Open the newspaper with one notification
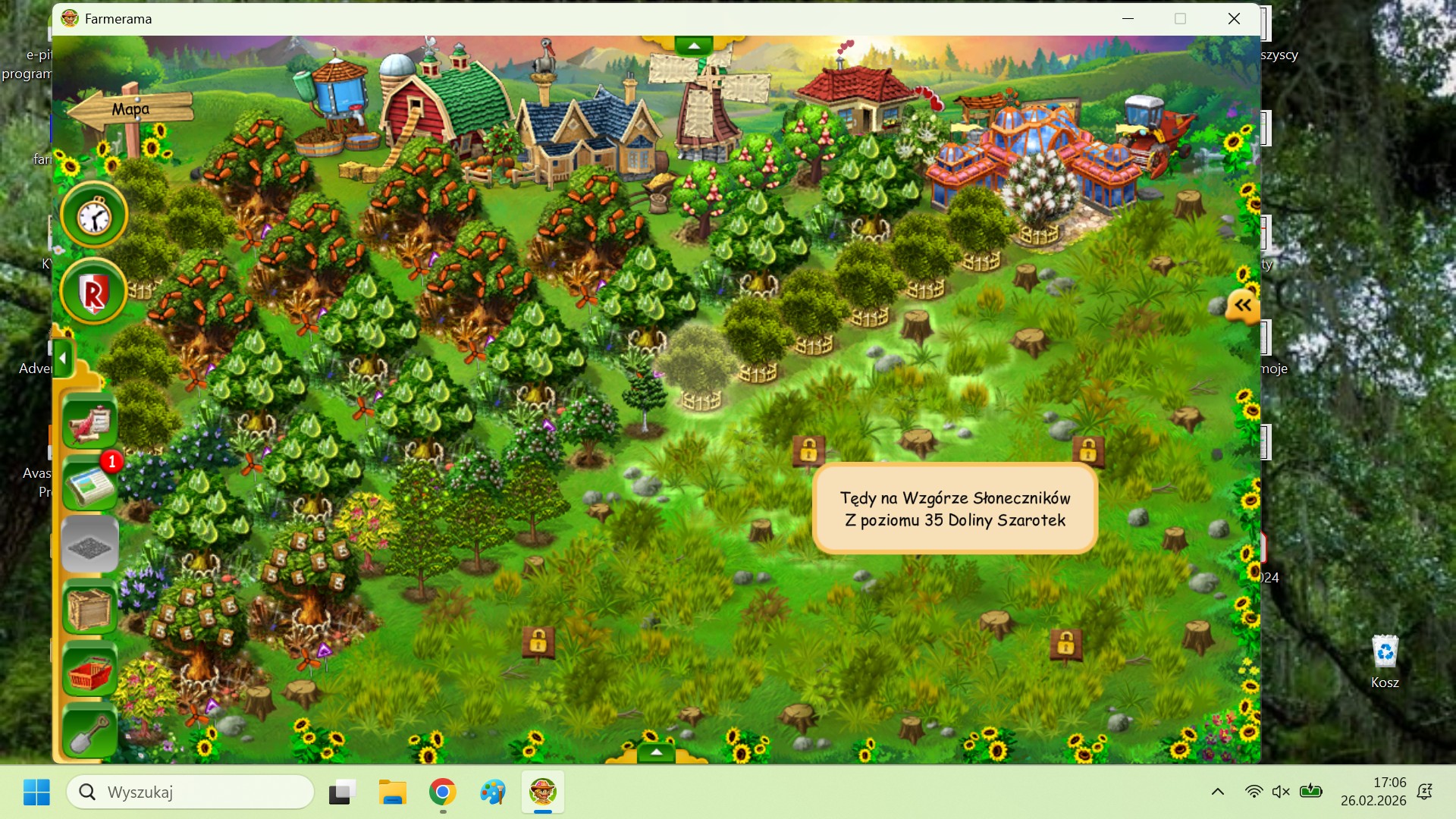Viewport: 1456px width, 819px height. tap(89, 484)
